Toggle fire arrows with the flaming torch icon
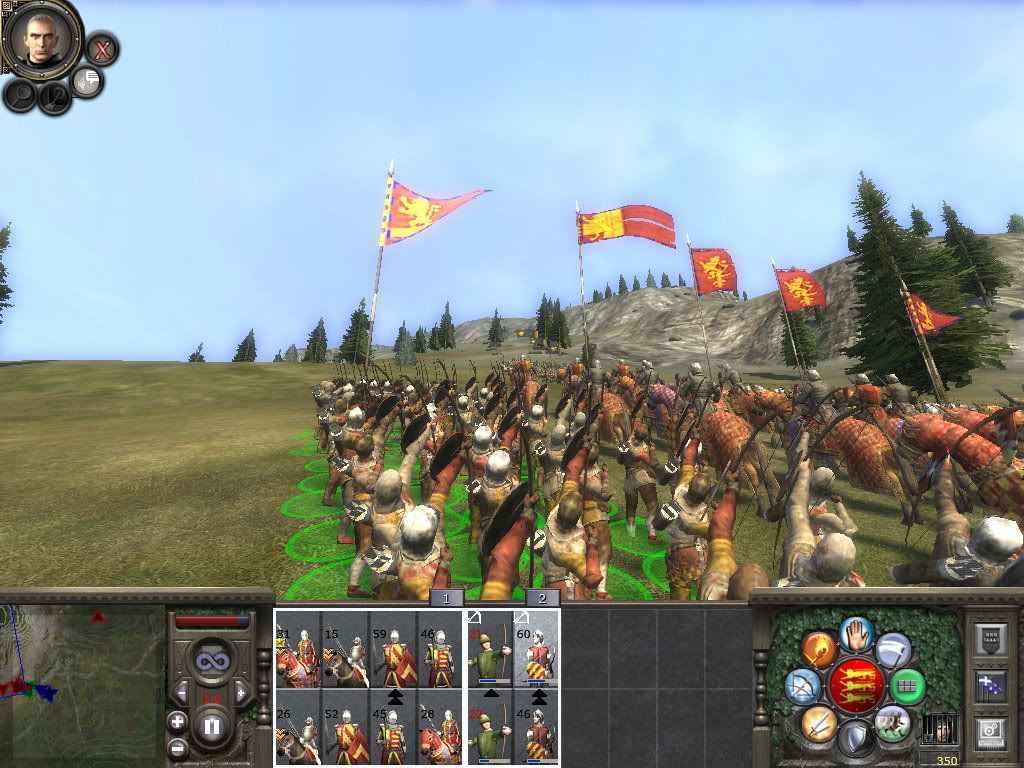This screenshot has width=1024, height=768. coord(818,649)
